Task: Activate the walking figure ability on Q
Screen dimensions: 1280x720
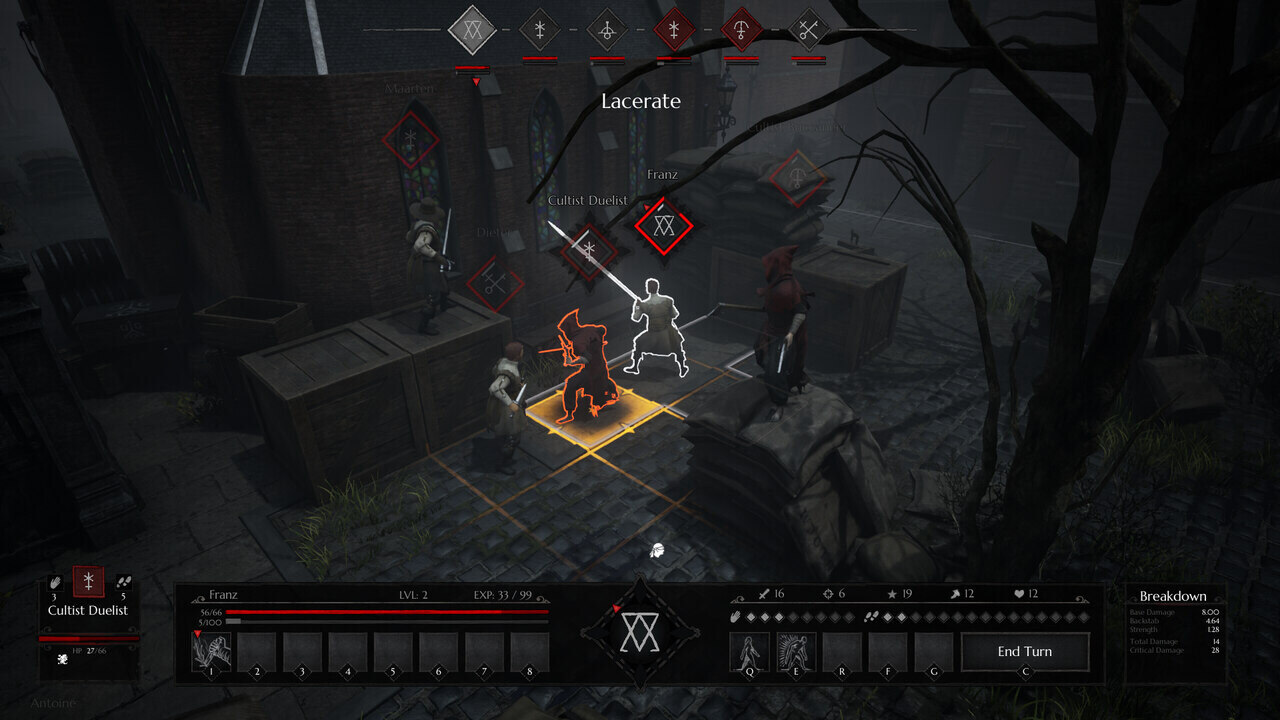Action: pos(750,652)
